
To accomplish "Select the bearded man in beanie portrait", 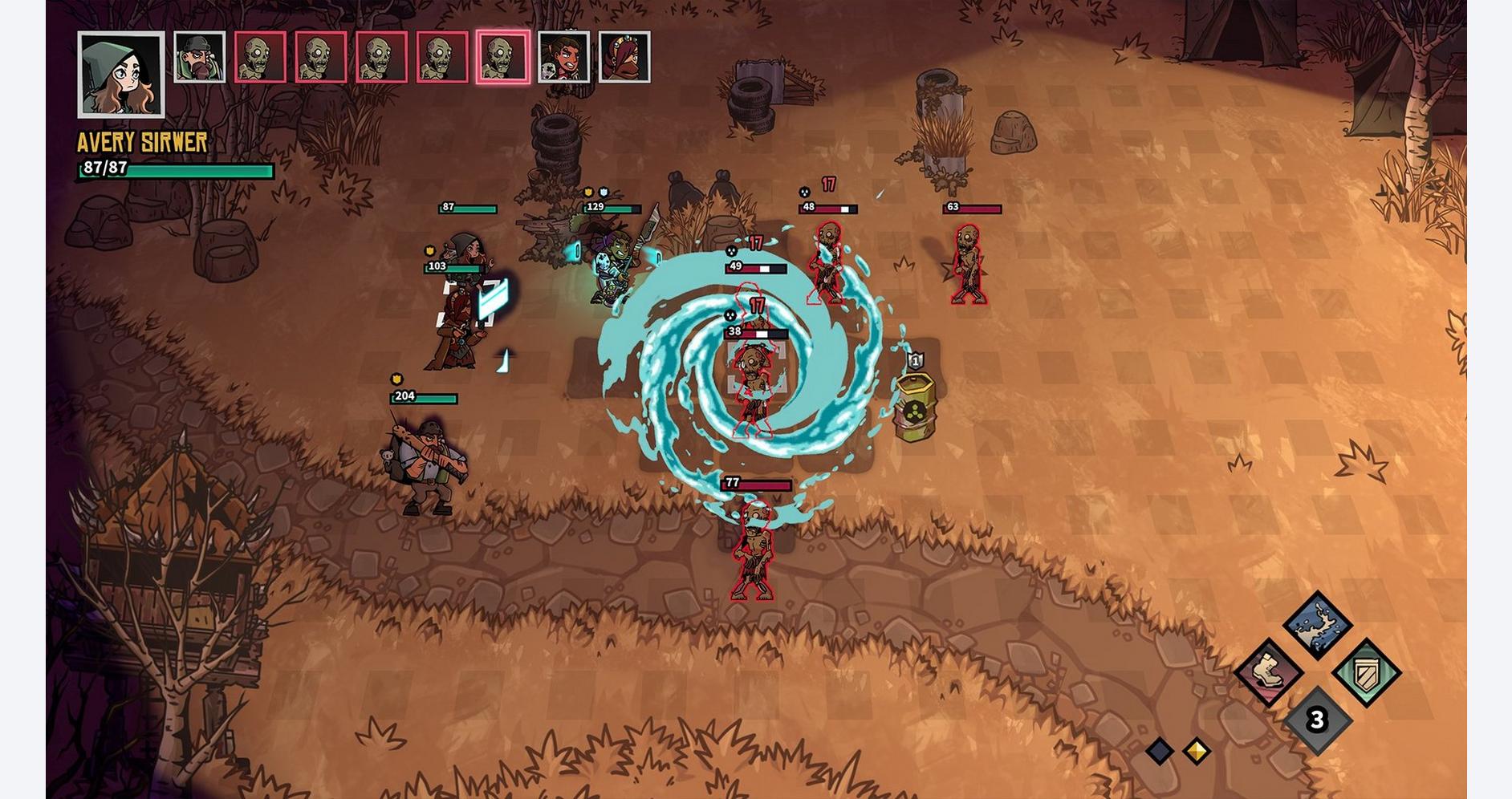I will coord(200,57).
